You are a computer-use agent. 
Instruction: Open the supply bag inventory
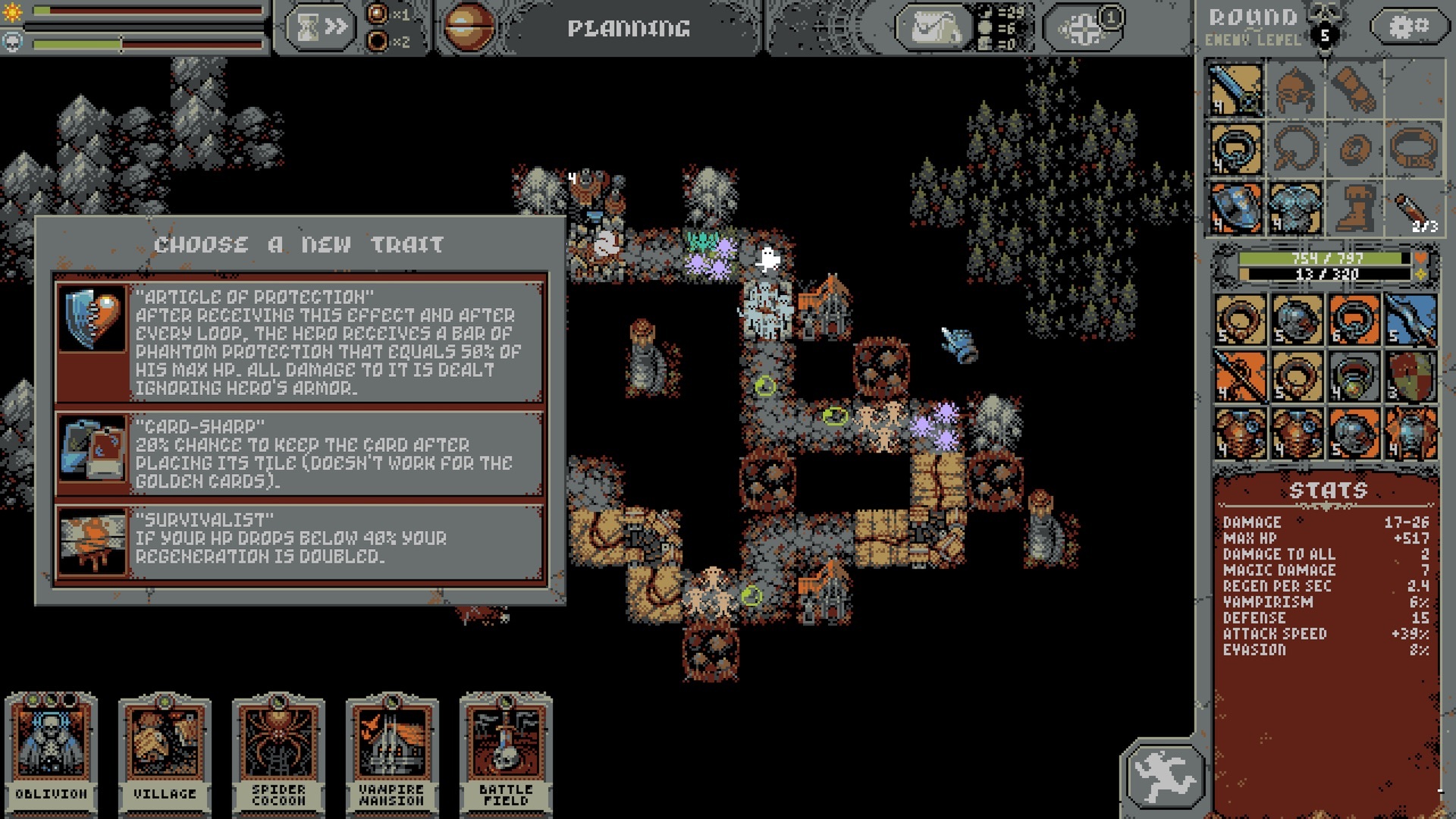pos(935,27)
